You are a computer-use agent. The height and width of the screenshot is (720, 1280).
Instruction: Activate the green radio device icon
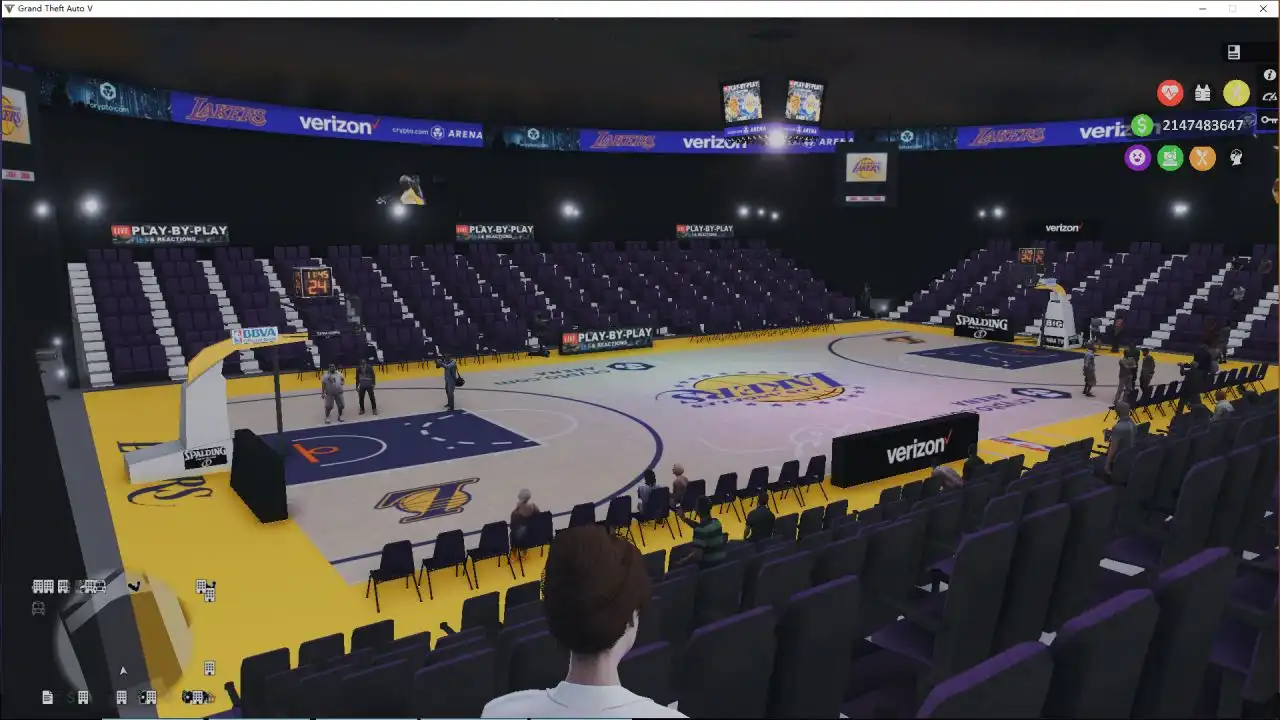coord(1170,157)
